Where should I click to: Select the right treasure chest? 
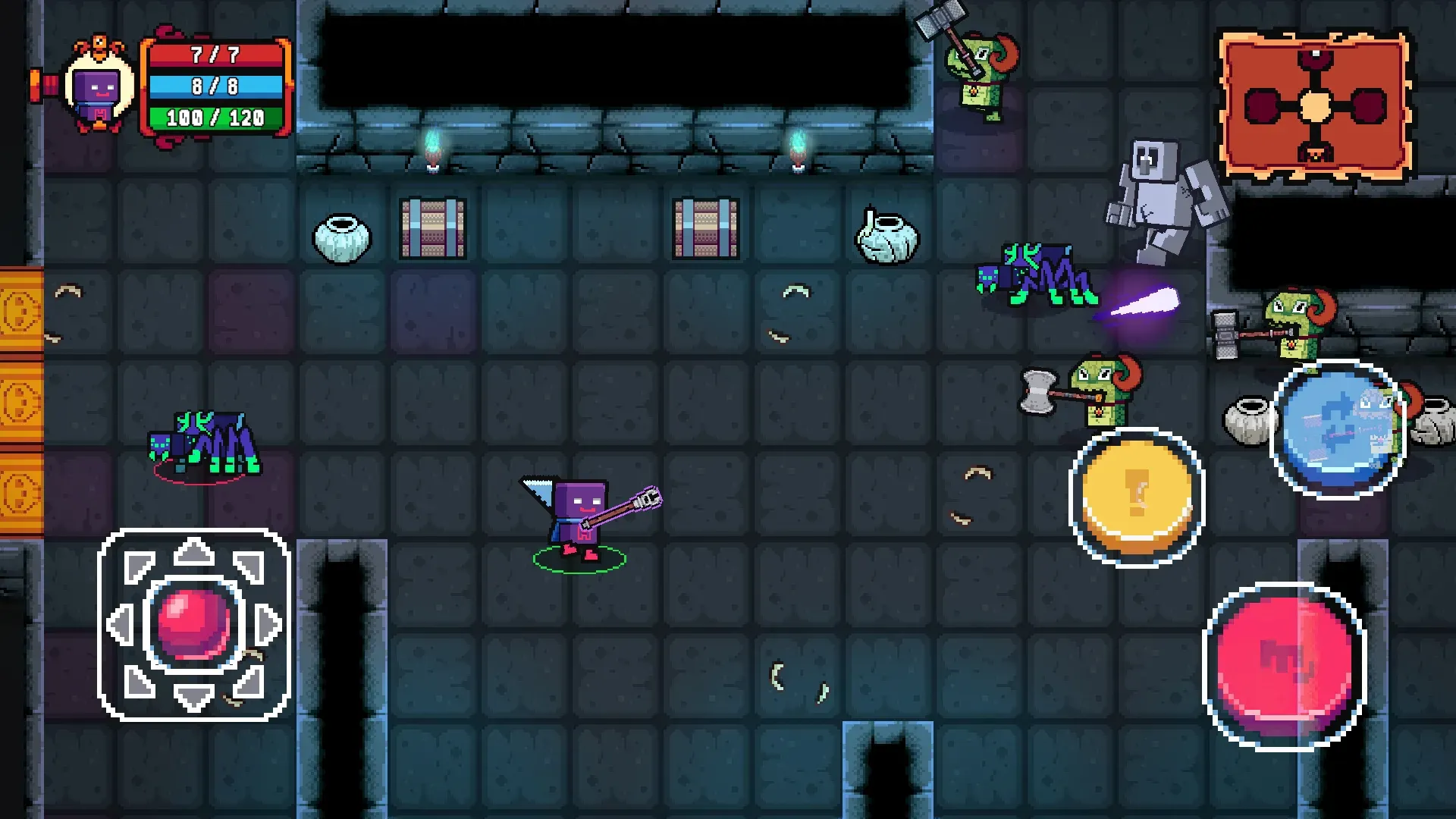[x=705, y=230]
